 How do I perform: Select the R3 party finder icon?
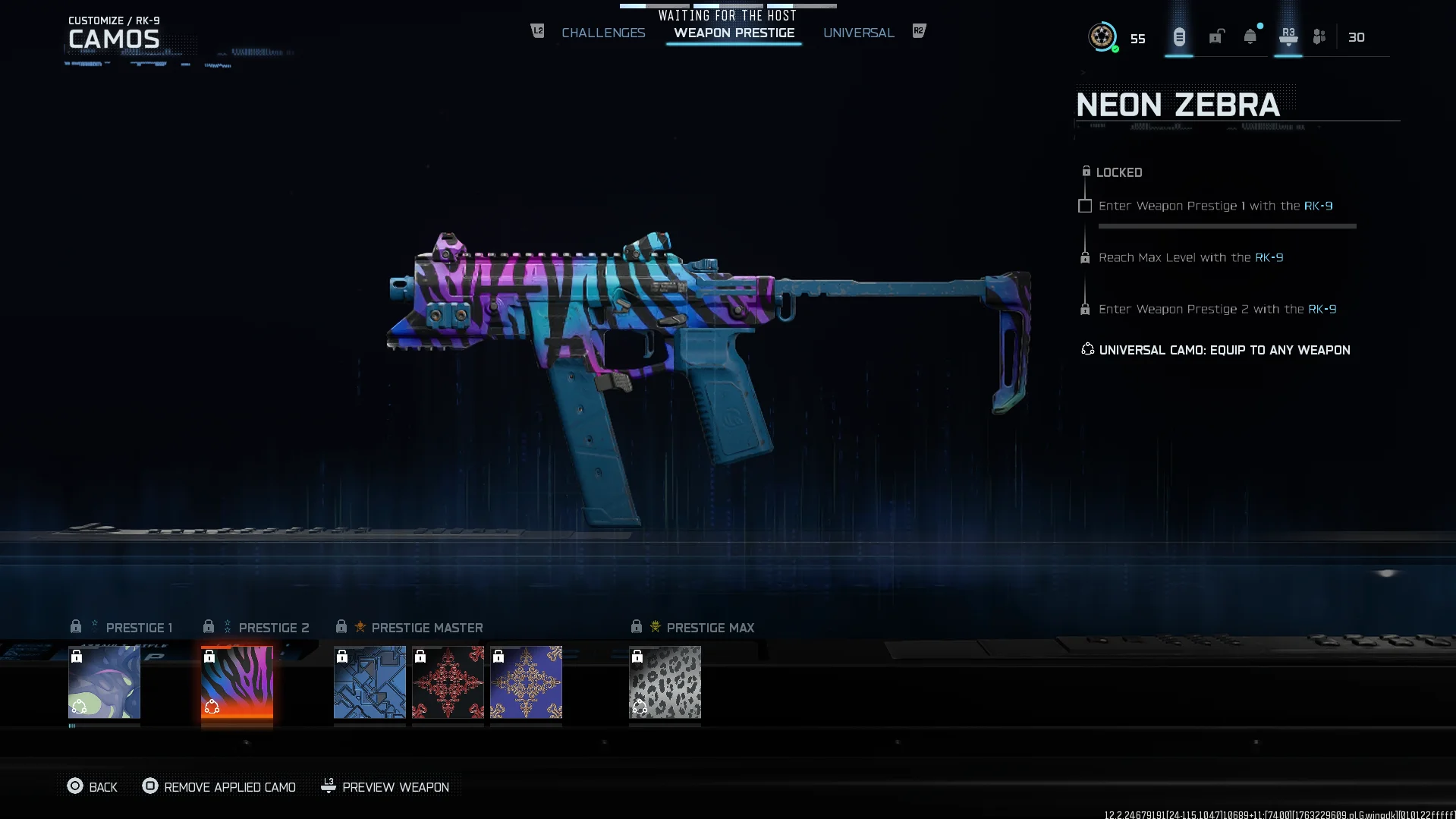1288,36
